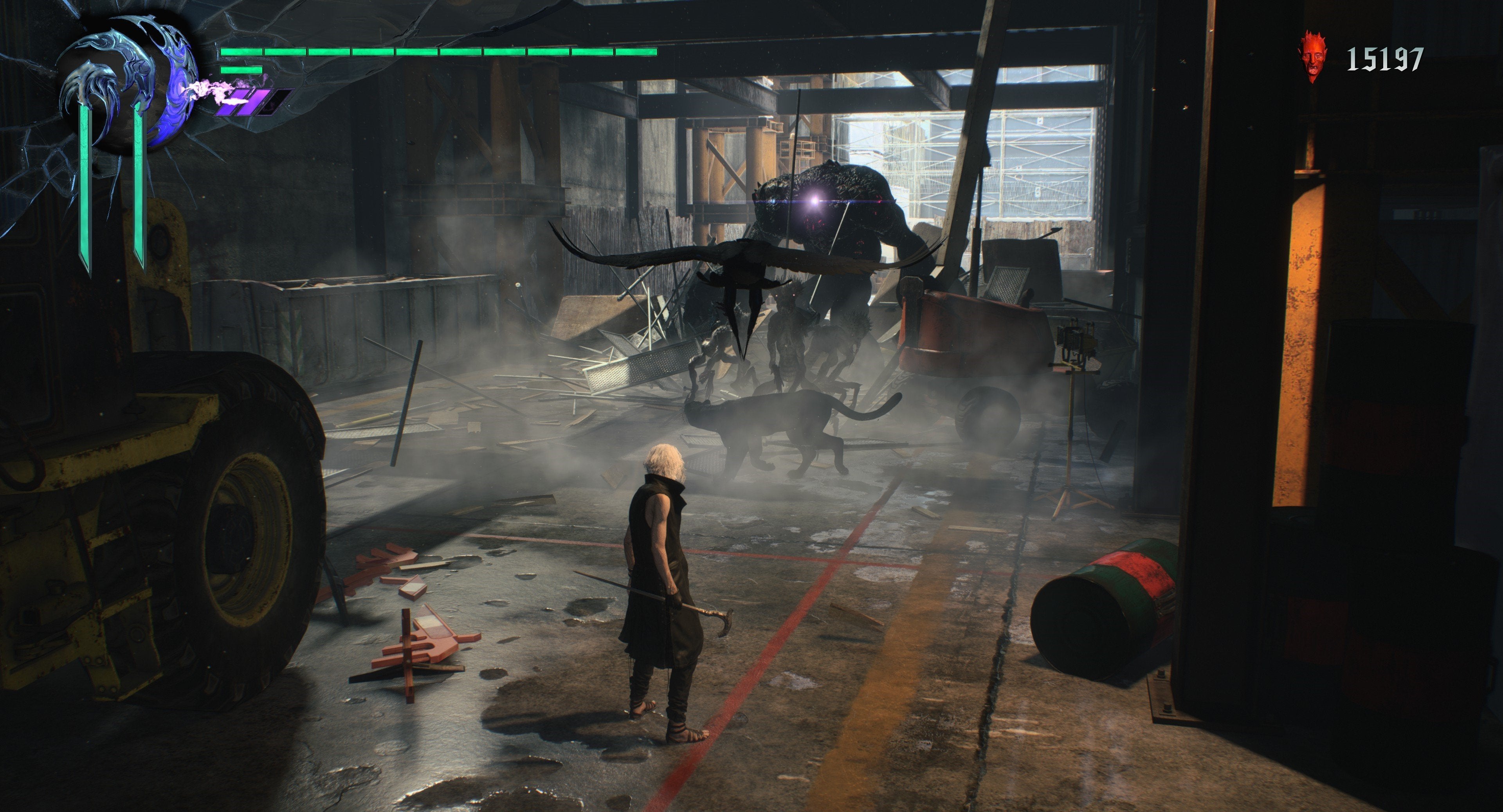Expand the red orb counter display
The height and width of the screenshot is (812, 1503).
[x=1359, y=57]
